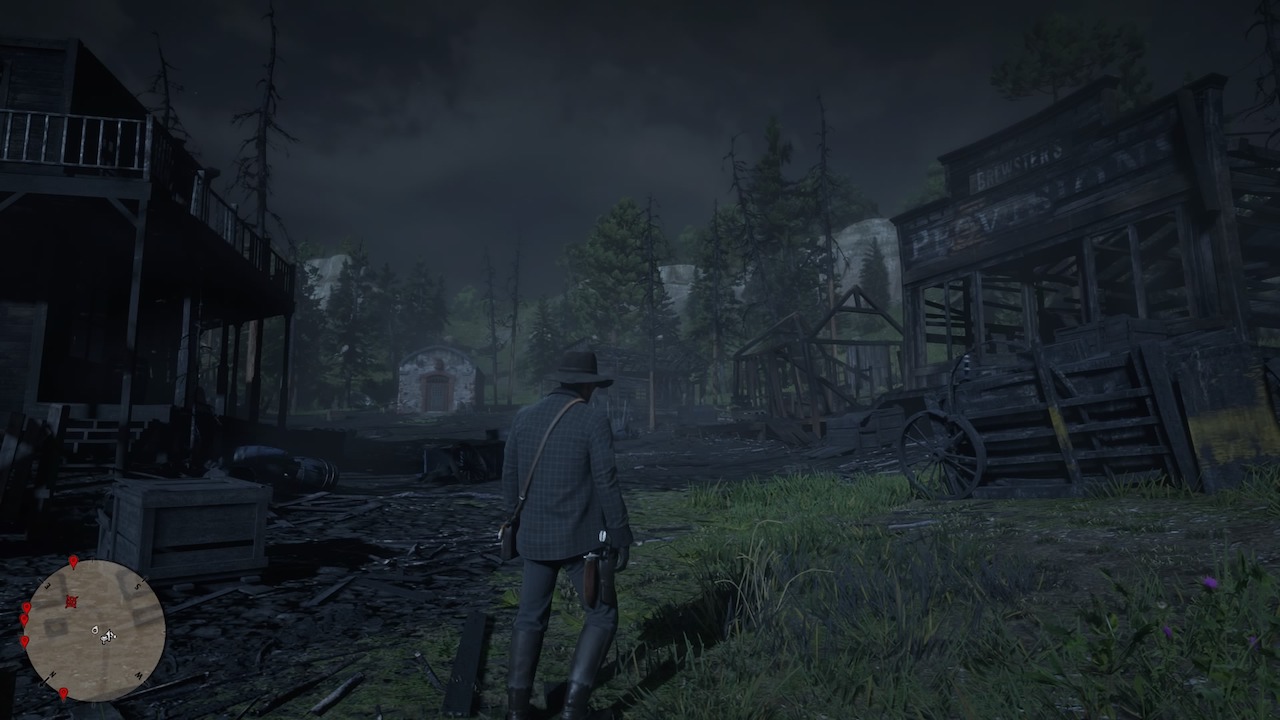Select the red hatched area marker on the minimap
Image resolution: width=1280 pixels, height=720 pixels.
tap(72, 601)
